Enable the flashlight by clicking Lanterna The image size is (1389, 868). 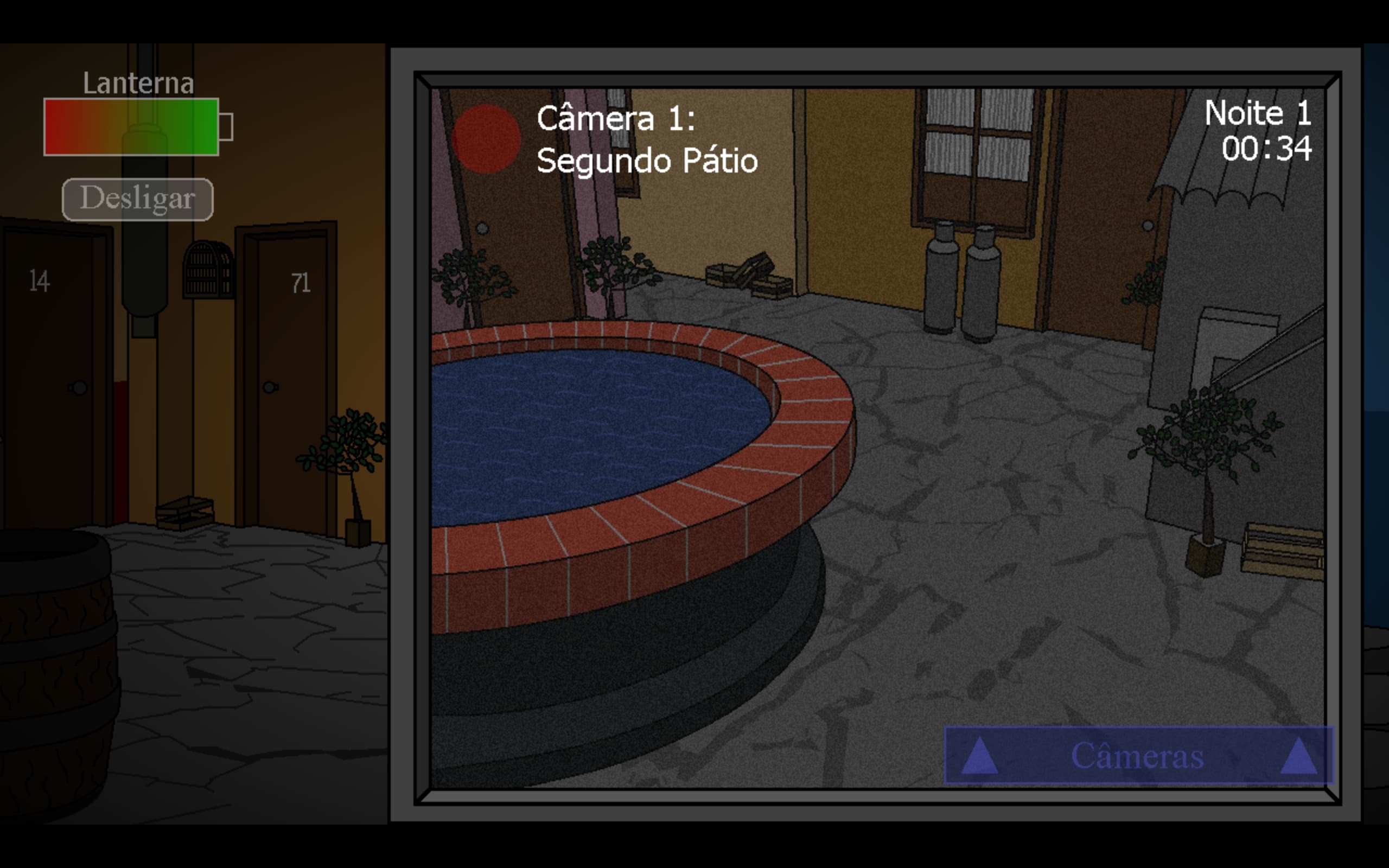tap(138, 83)
